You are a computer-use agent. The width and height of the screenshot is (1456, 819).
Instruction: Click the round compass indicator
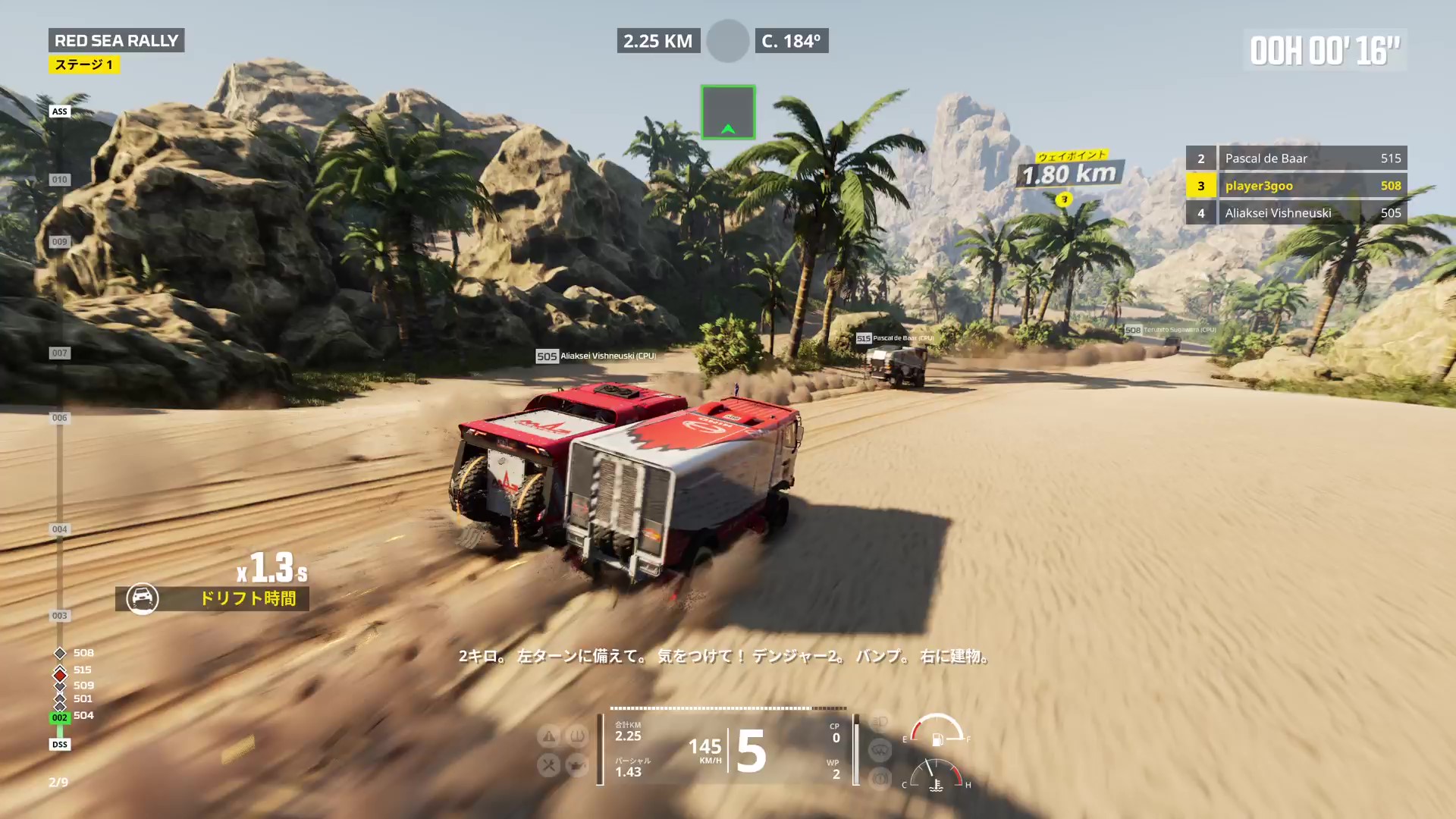click(x=727, y=41)
